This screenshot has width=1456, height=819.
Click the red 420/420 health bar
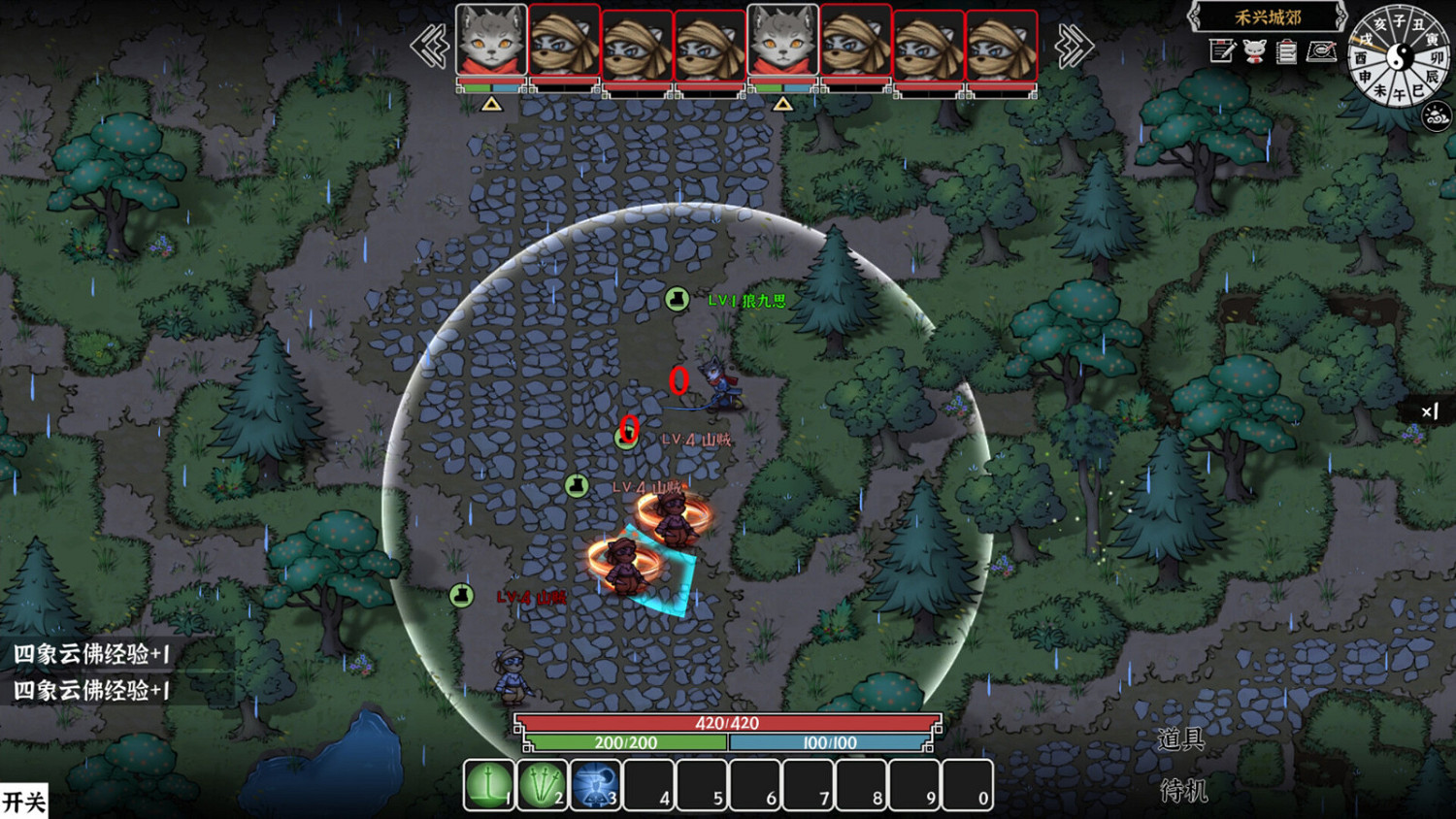coord(728,722)
